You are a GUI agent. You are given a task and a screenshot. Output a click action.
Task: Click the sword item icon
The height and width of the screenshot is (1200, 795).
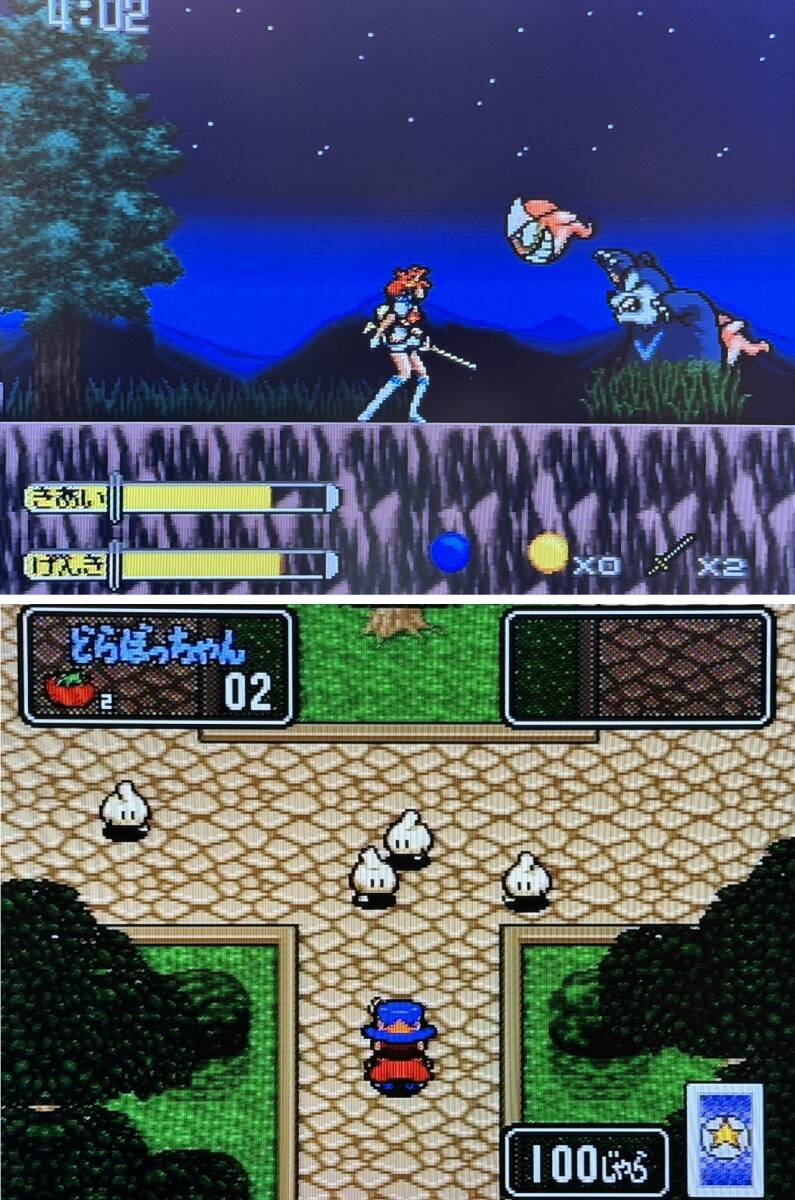pyautogui.click(x=670, y=555)
